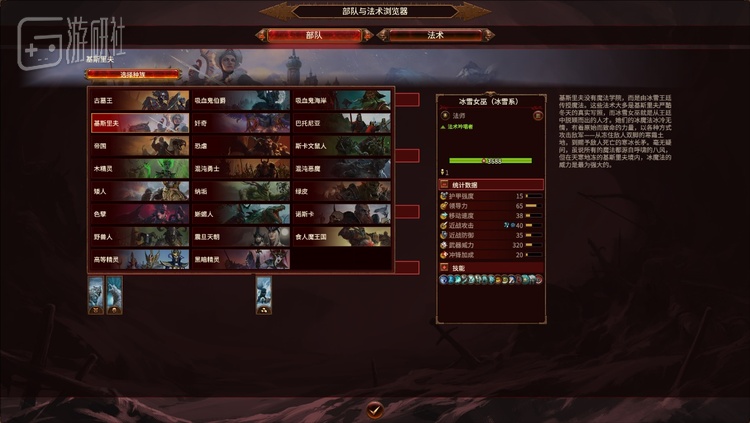Pick the 震旦天朝 faction
Image resolution: width=750 pixels, height=423 pixels.
point(241,237)
